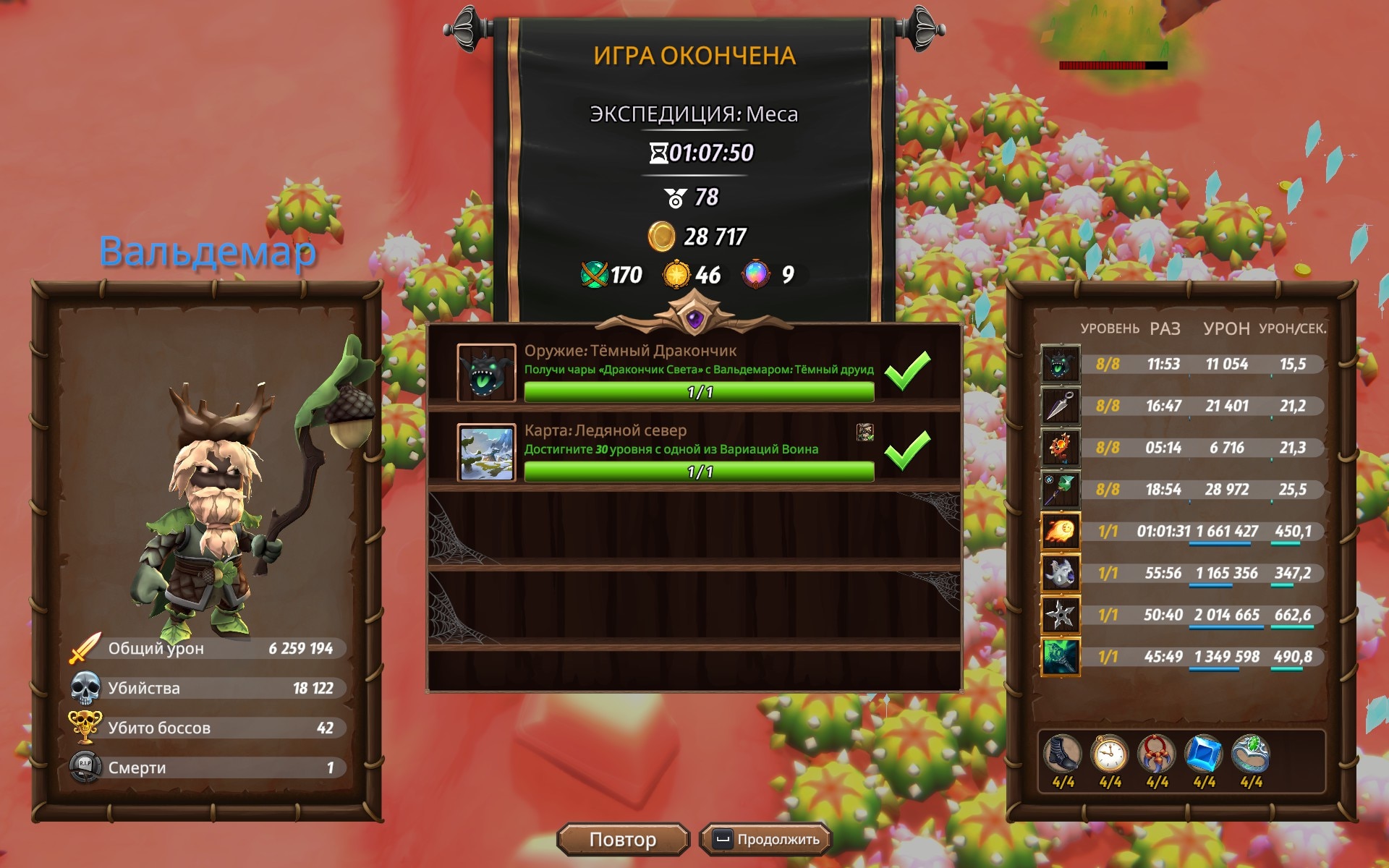This screenshot has height=868, width=1389.
Task: Select the kunai dagger weapon icon
Action: pyautogui.click(x=1060, y=406)
